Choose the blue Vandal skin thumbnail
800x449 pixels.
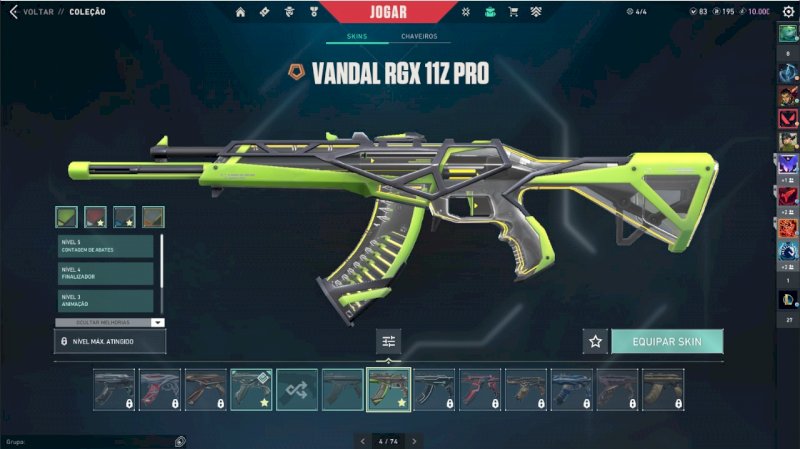[x=573, y=389]
